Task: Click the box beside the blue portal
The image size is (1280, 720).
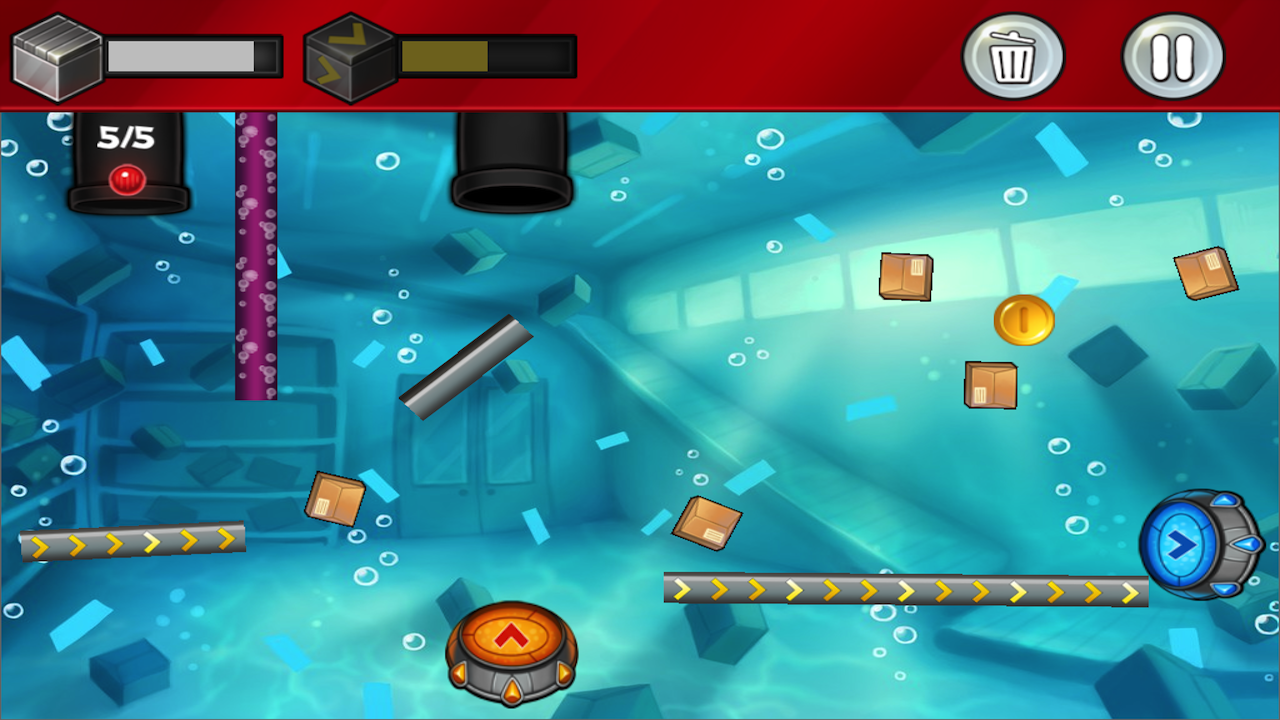Action: [1205, 275]
